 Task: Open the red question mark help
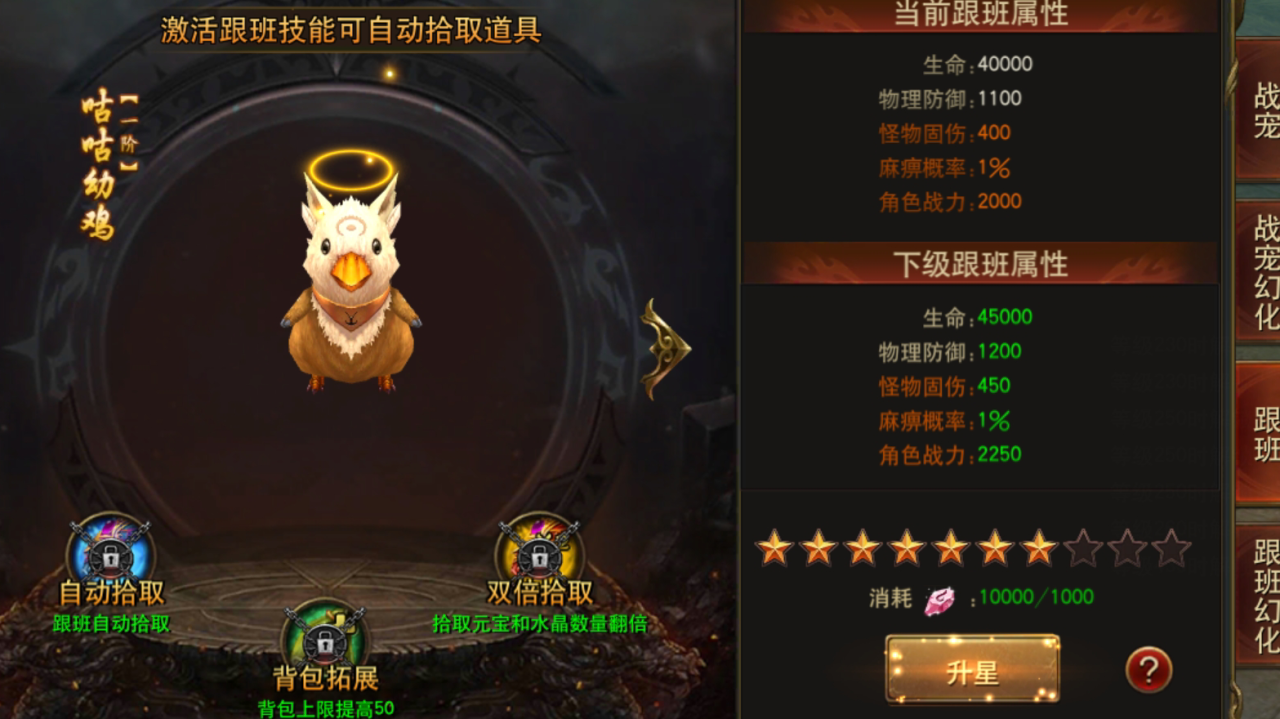(x=1148, y=670)
